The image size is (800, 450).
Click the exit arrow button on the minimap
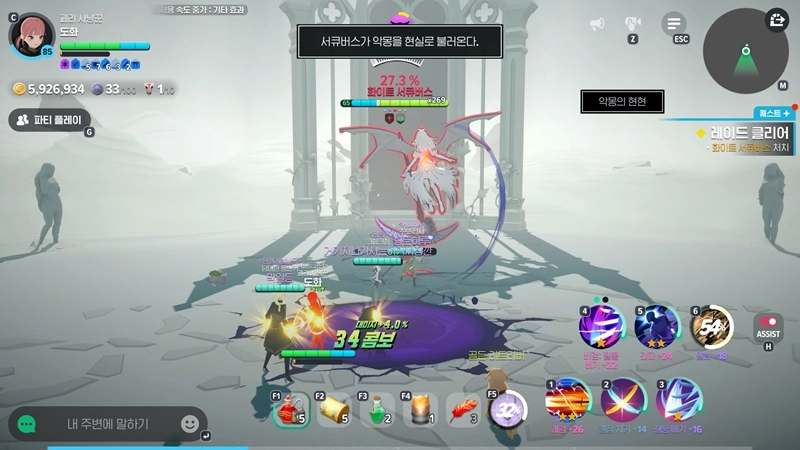(777, 20)
